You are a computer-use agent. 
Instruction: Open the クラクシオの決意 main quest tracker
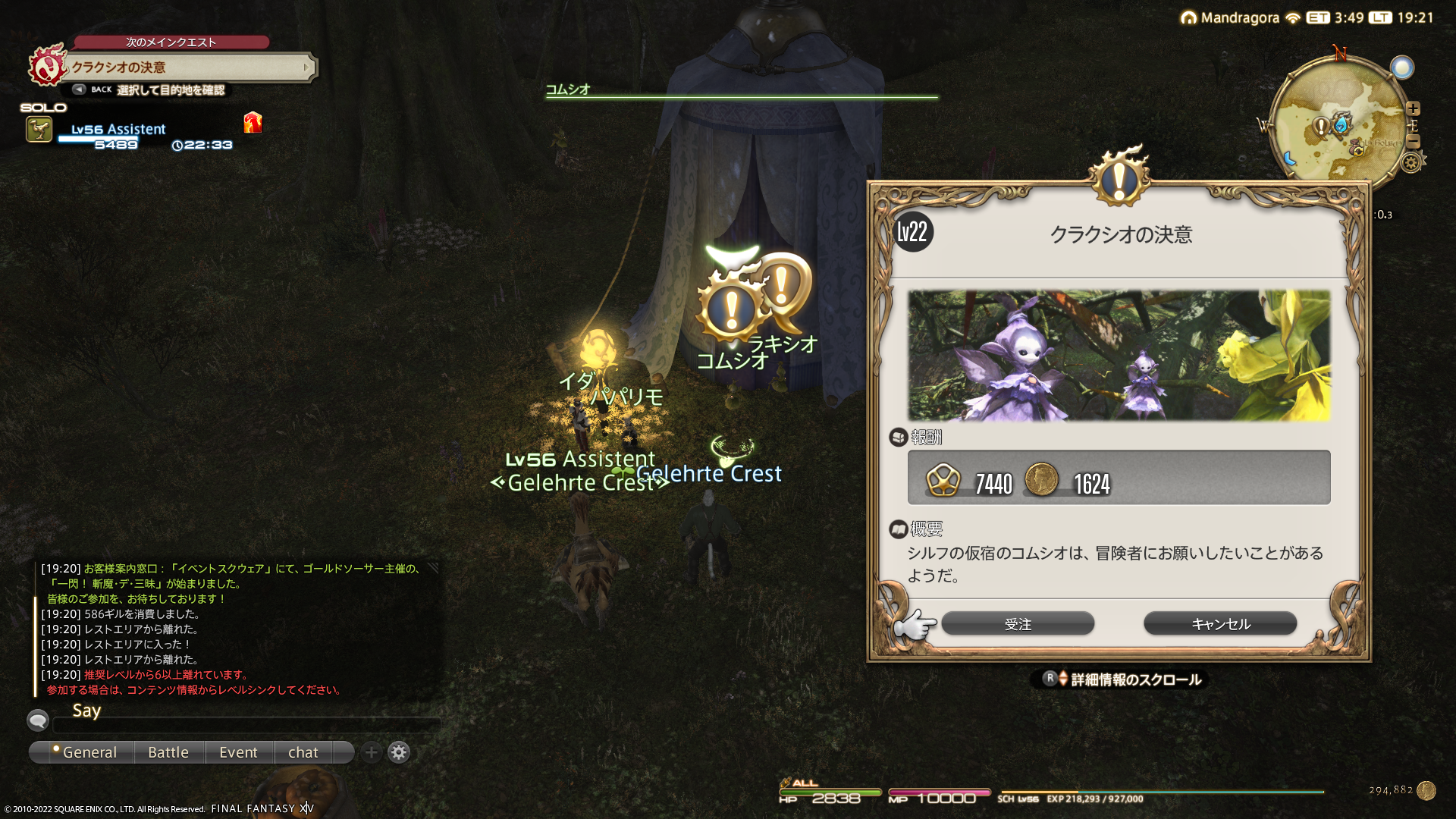[x=190, y=67]
